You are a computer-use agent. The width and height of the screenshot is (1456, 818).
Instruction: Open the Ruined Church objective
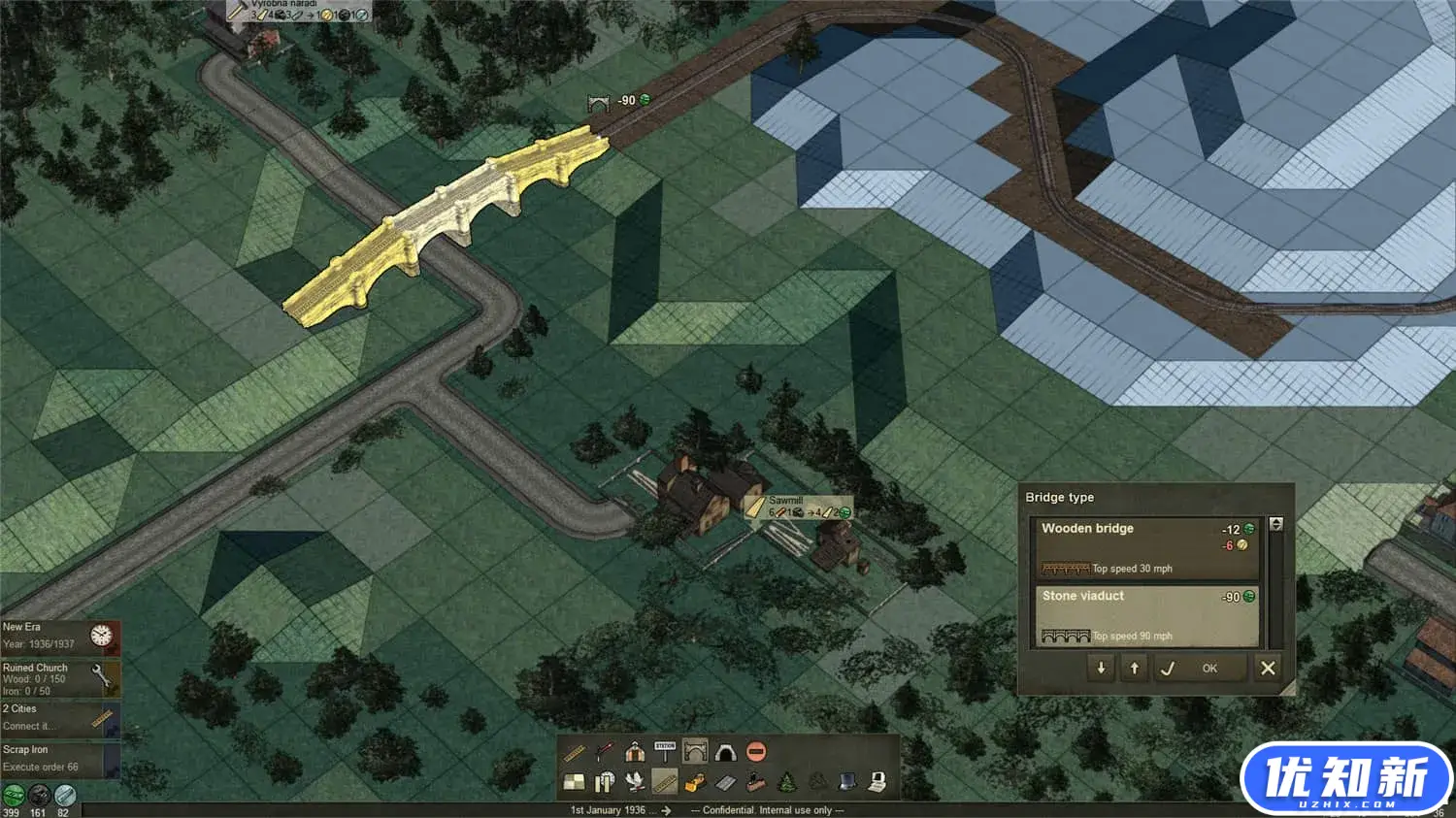(x=60, y=678)
